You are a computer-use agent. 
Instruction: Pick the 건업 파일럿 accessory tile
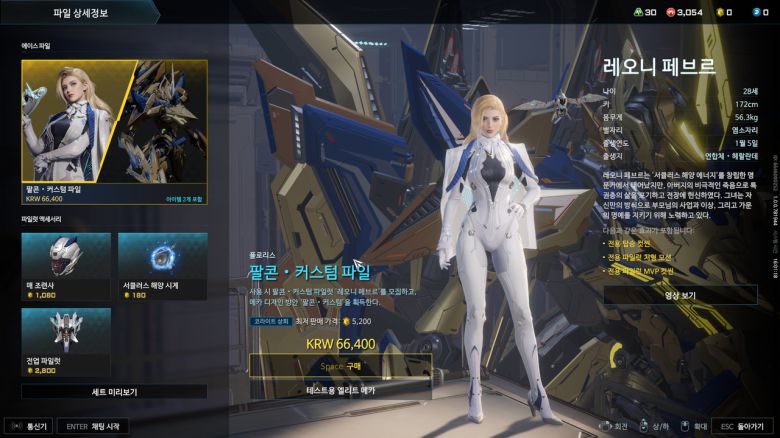(x=65, y=341)
